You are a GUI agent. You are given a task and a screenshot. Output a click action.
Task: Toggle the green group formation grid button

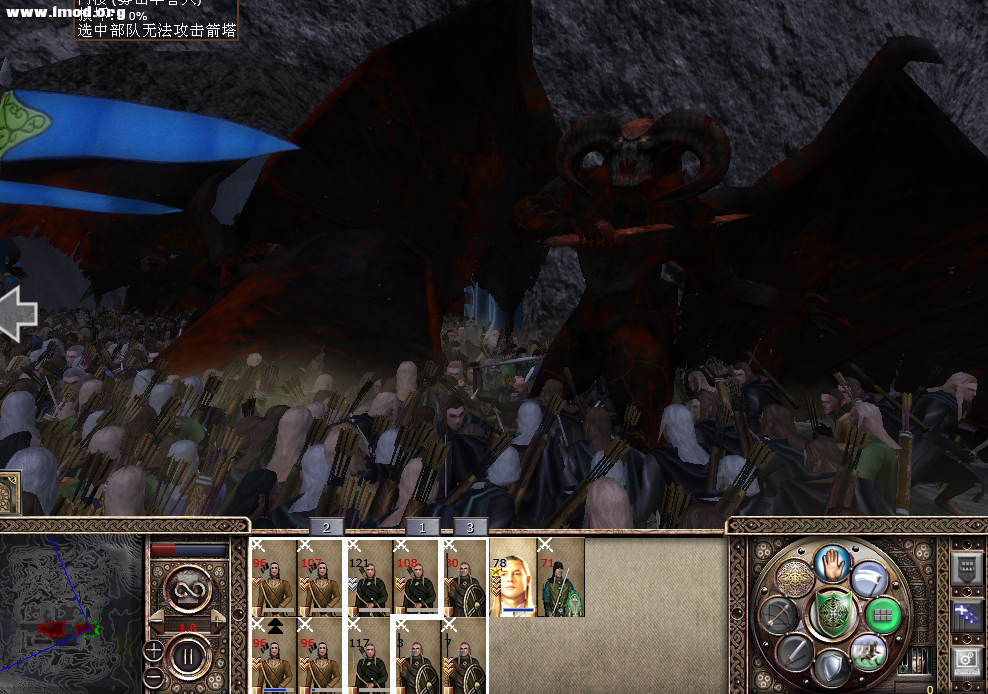(x=882, y=614)
